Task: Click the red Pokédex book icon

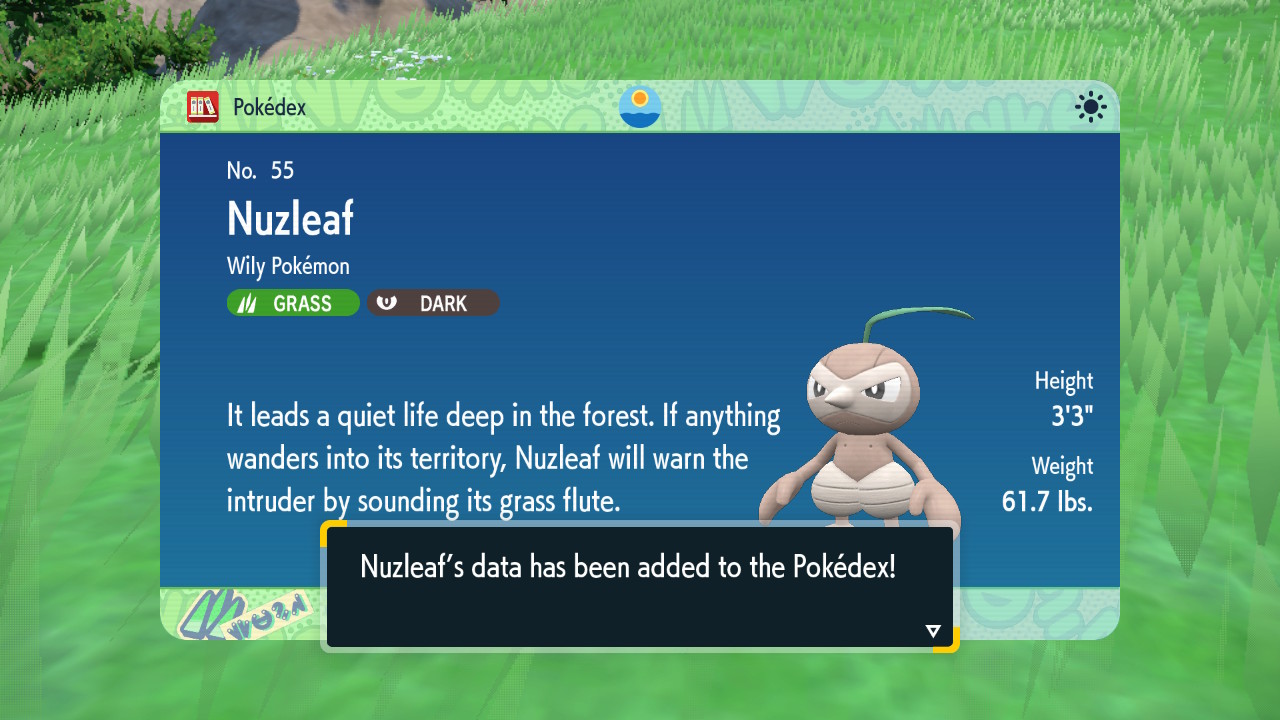Action: coord(203,107)
